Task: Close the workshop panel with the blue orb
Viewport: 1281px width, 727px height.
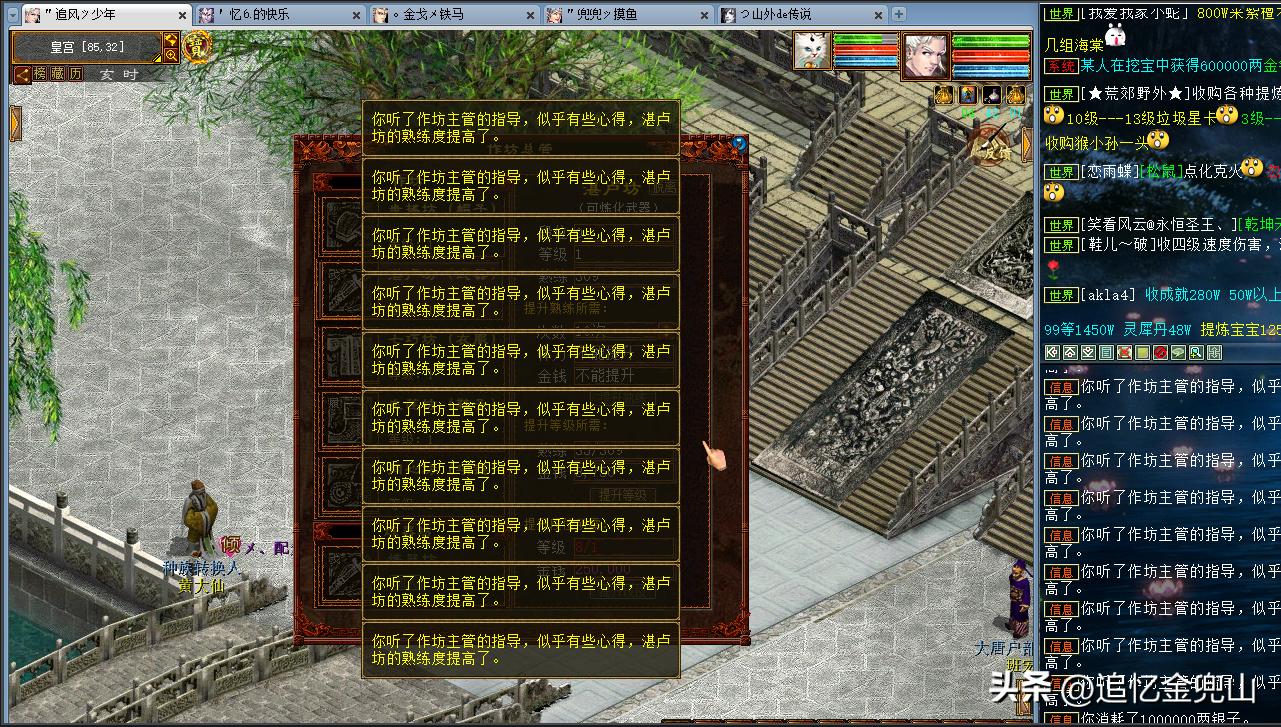Action: 739,143
